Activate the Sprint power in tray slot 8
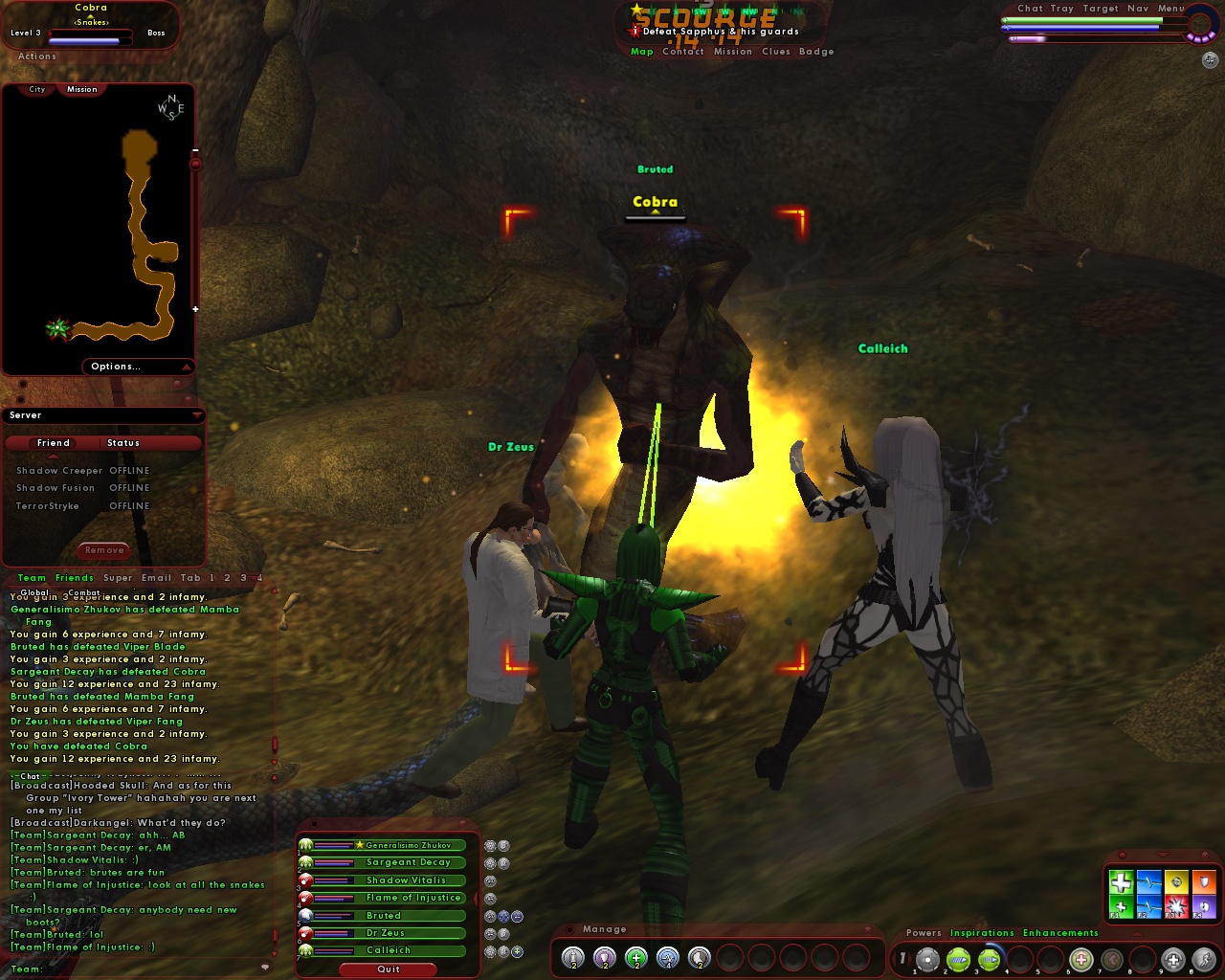 point(1206,957)
